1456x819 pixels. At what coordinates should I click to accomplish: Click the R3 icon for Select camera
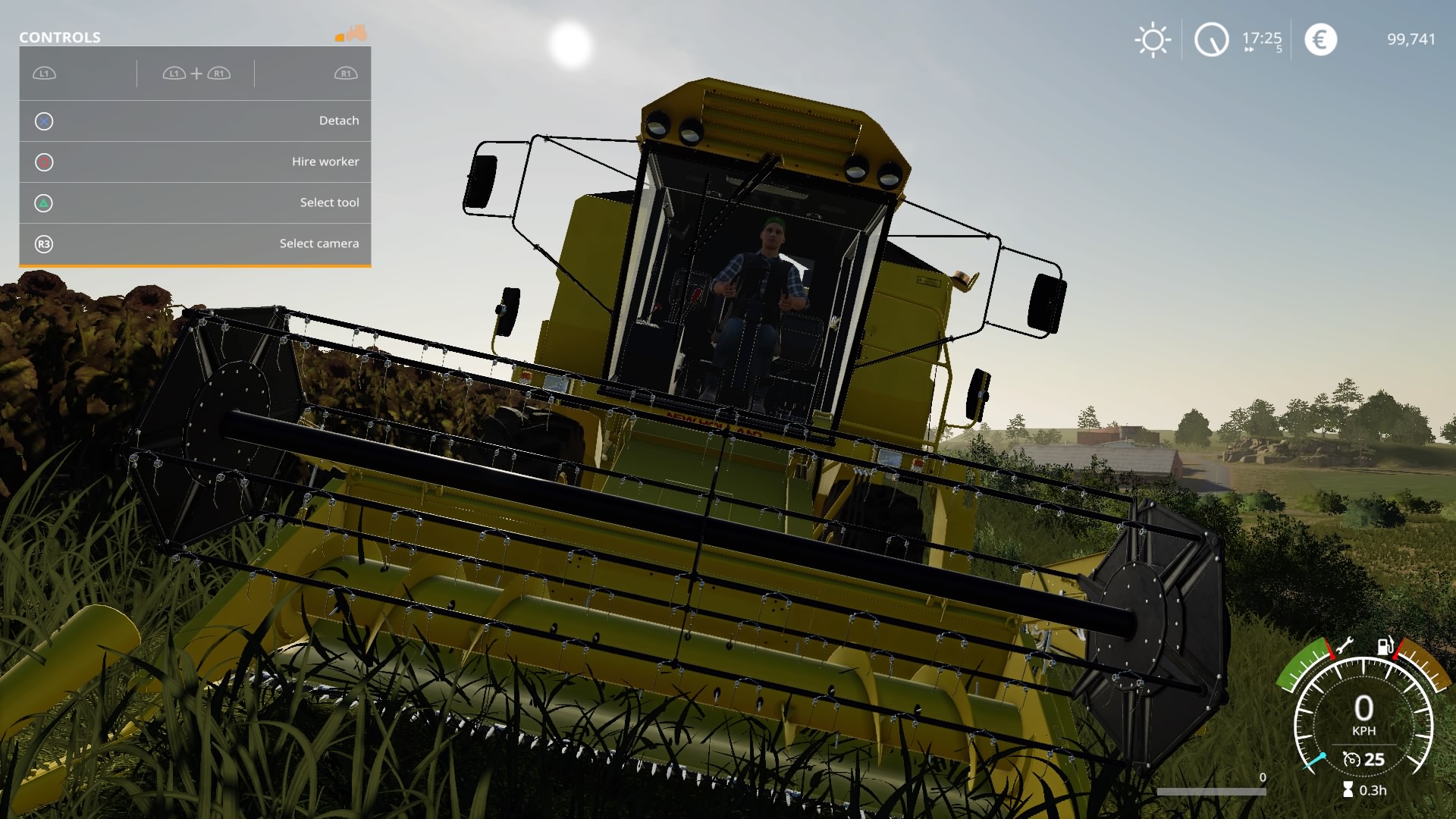44,243
